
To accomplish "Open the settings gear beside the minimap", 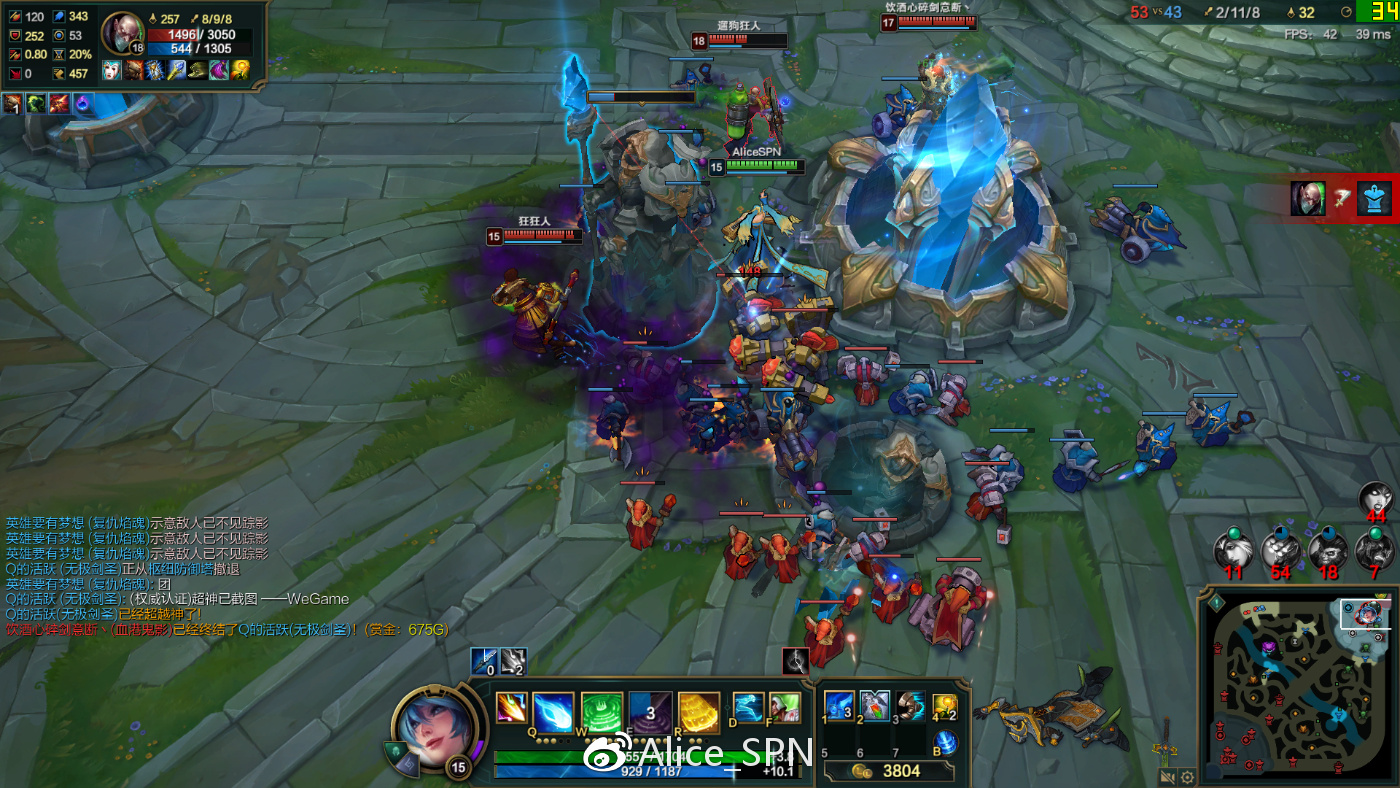I will coord(1187,776).
